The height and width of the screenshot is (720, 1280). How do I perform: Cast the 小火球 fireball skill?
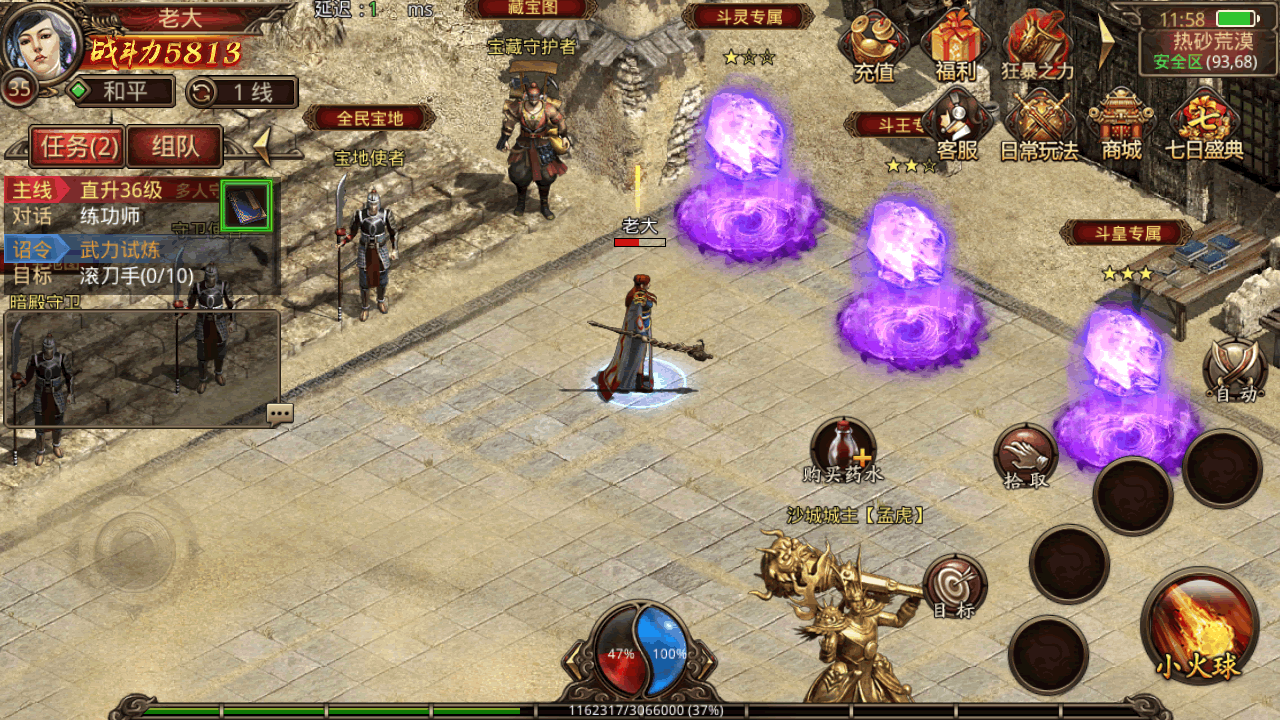[1199, 626]
